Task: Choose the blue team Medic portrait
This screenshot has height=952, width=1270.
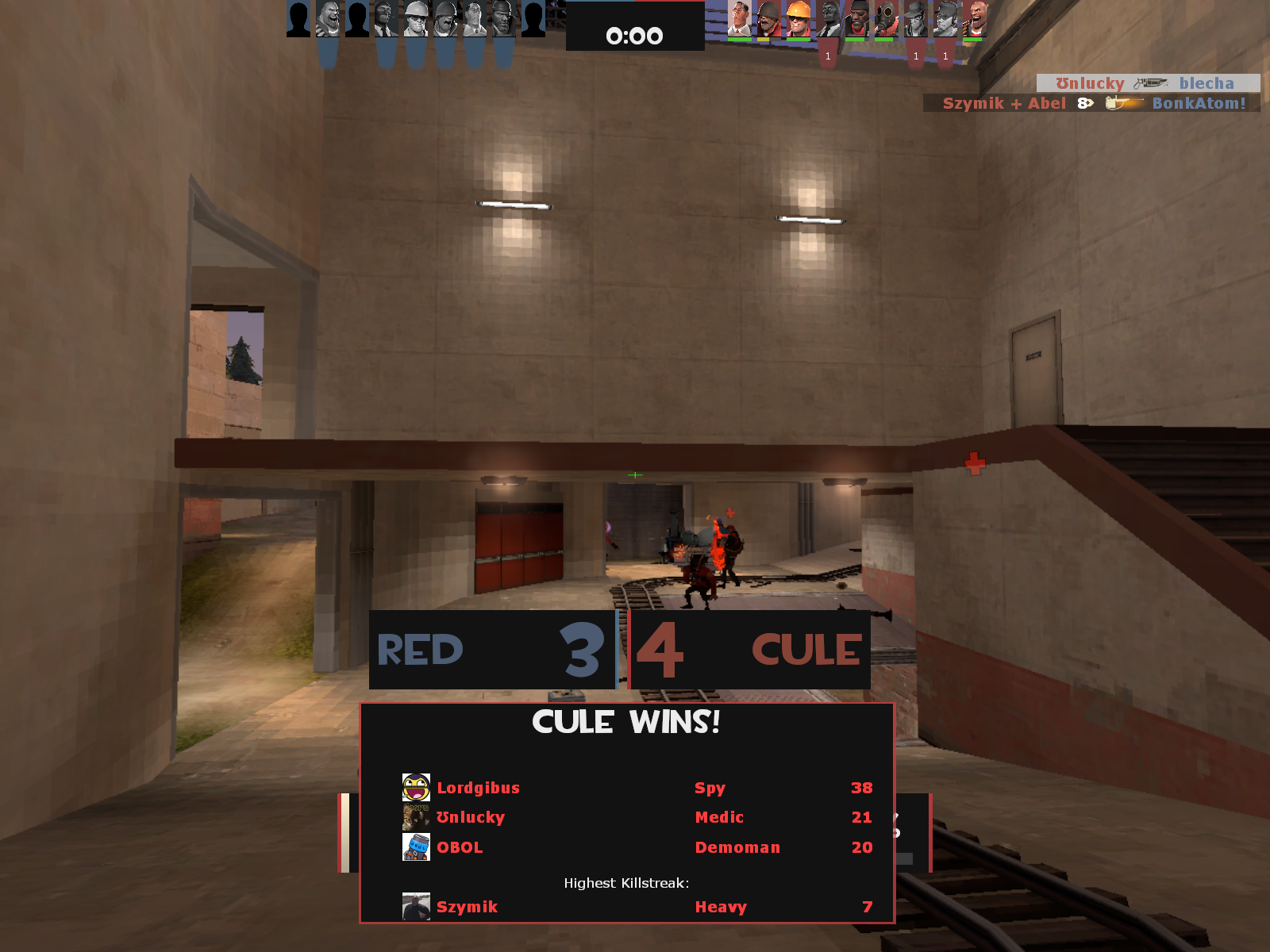Action: pos(475,19)
